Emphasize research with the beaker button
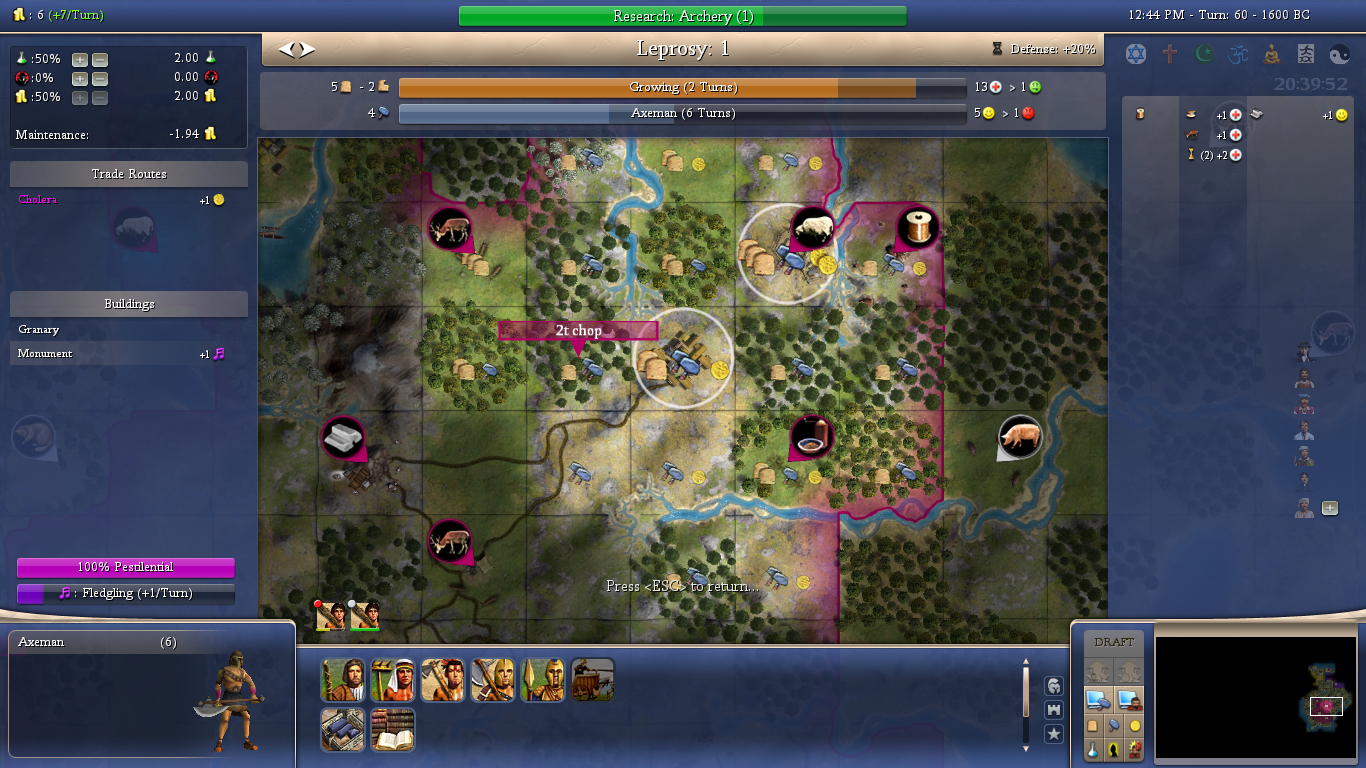The height and width of the screenshot is (768, 1366). 1093,747
